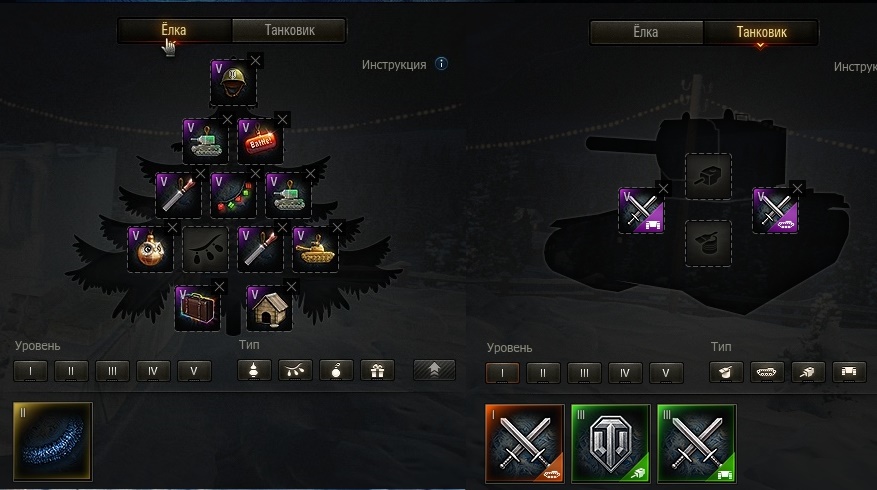Click the double up-arrow upgrade button
This screenshot has height=490, width=877.
coord(434,370)
